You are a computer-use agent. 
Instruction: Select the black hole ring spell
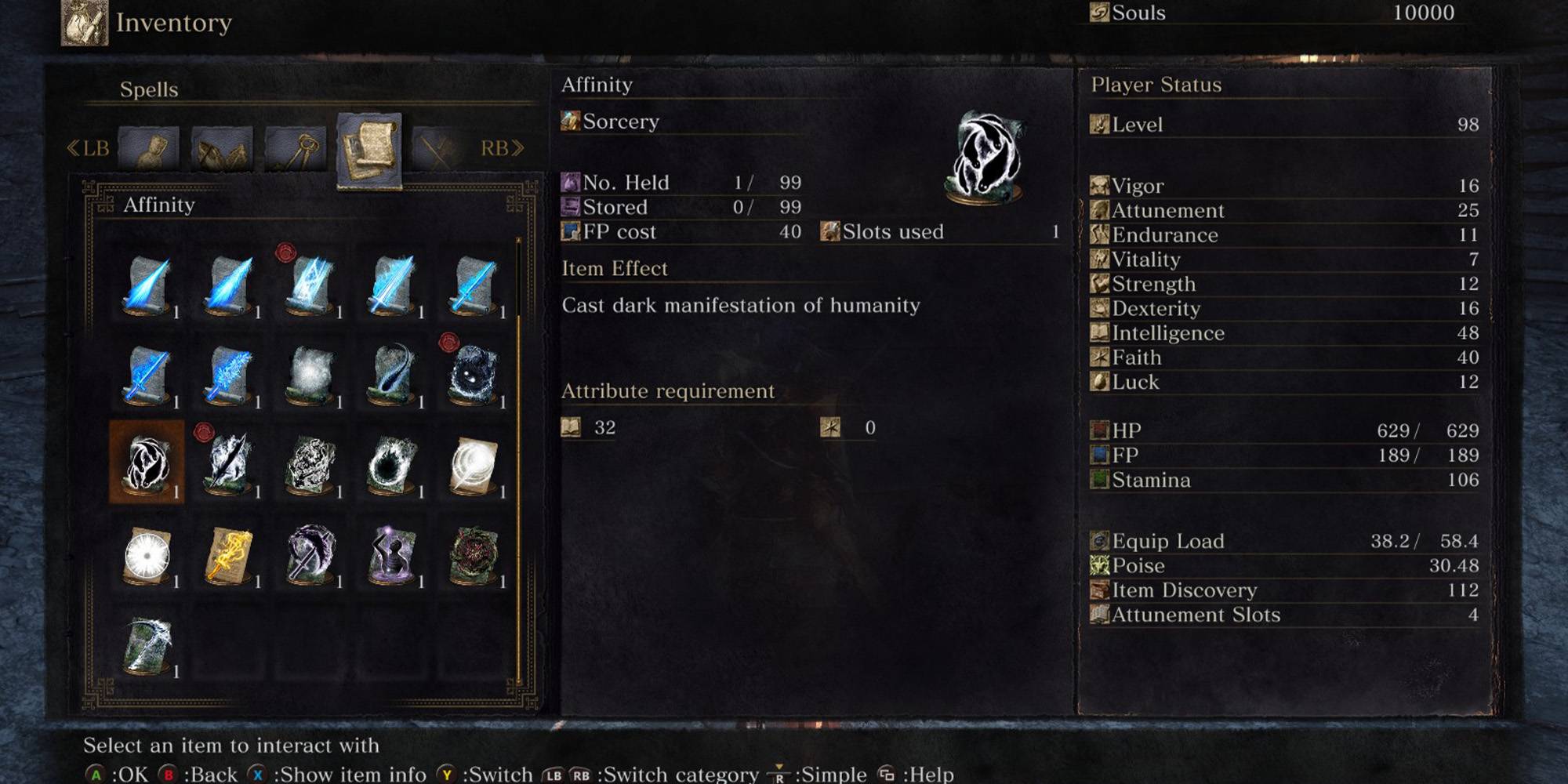coord(392,464)
